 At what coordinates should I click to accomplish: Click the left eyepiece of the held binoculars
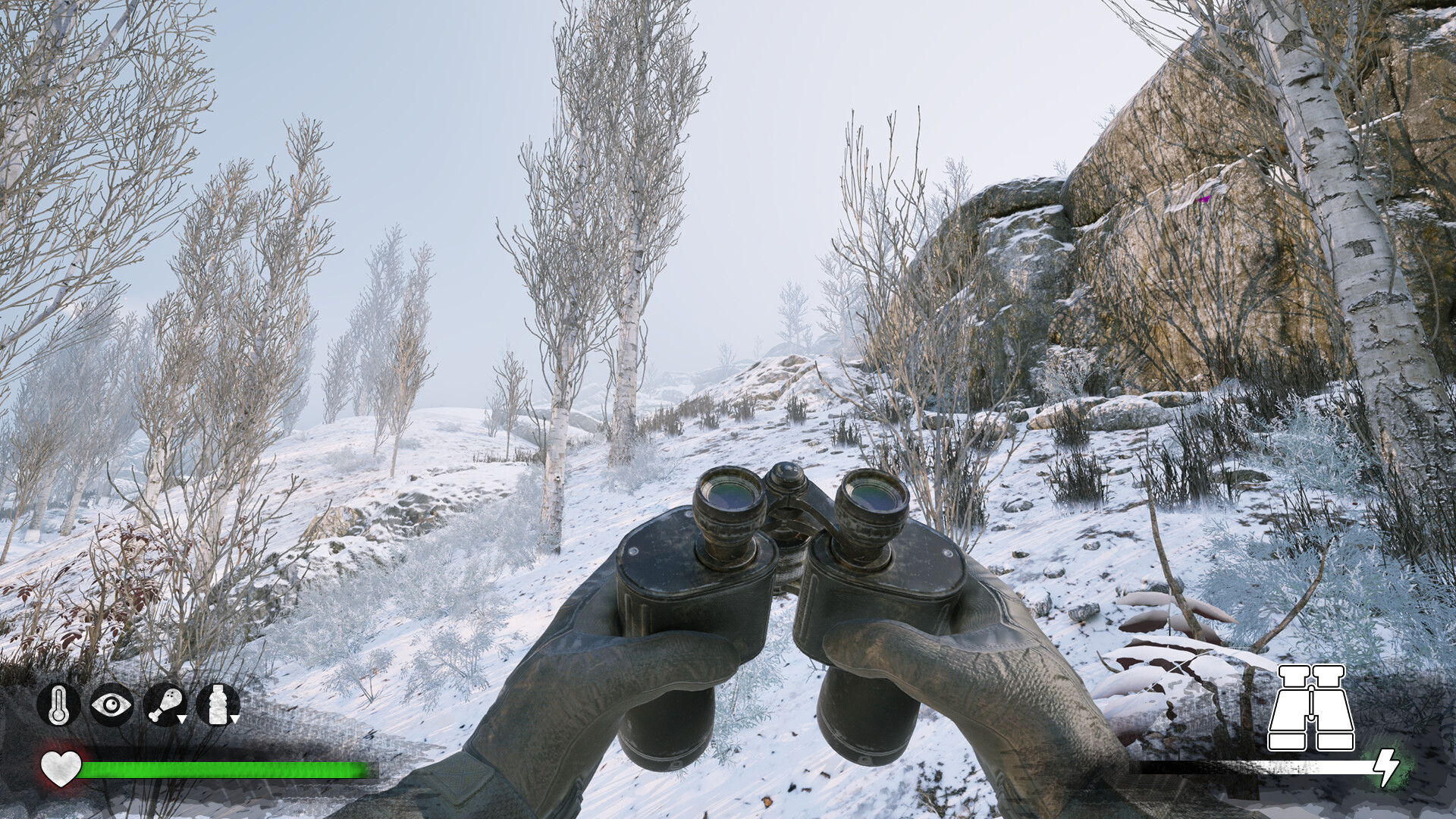(x=728, y=493)
